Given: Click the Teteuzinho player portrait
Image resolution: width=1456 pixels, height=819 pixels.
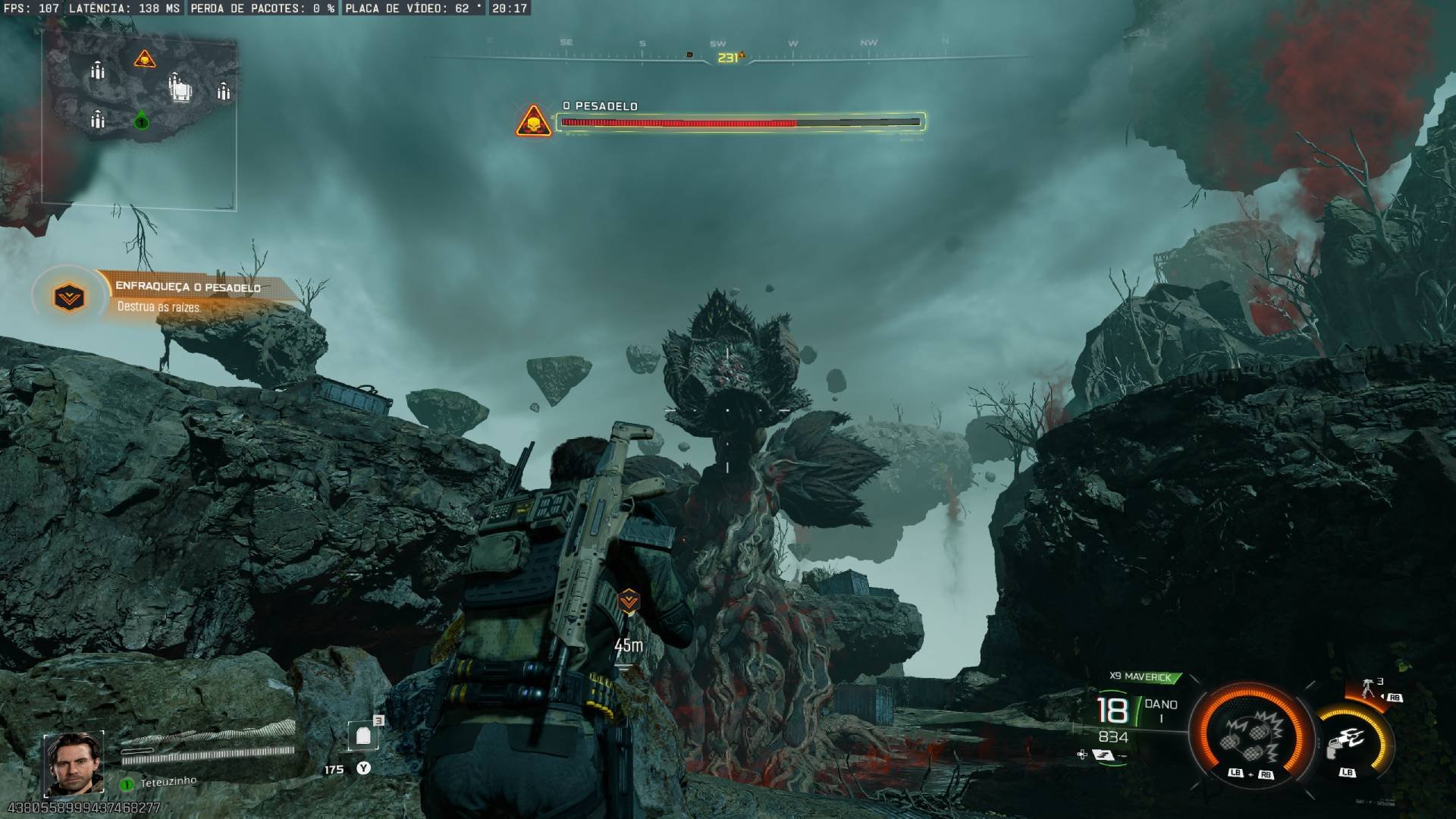Looking at the screenshot, I should pos(74,762).
